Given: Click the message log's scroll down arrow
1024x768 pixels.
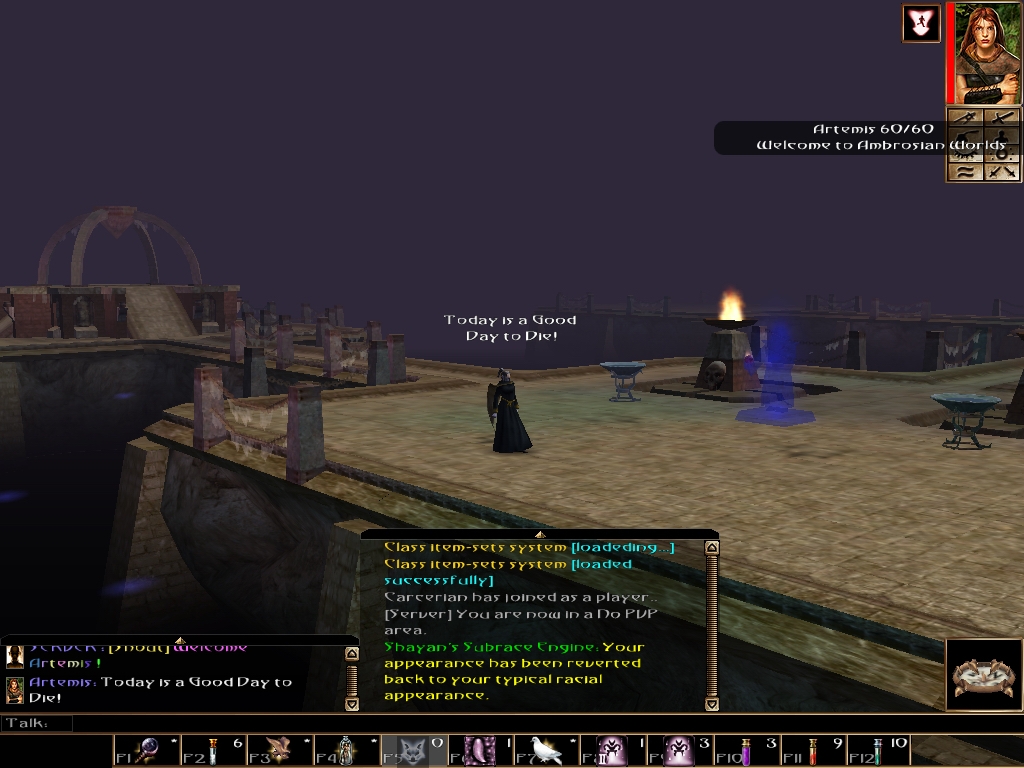Looking at the screenshot, I should pyautogui.click(x=712, y=704).
